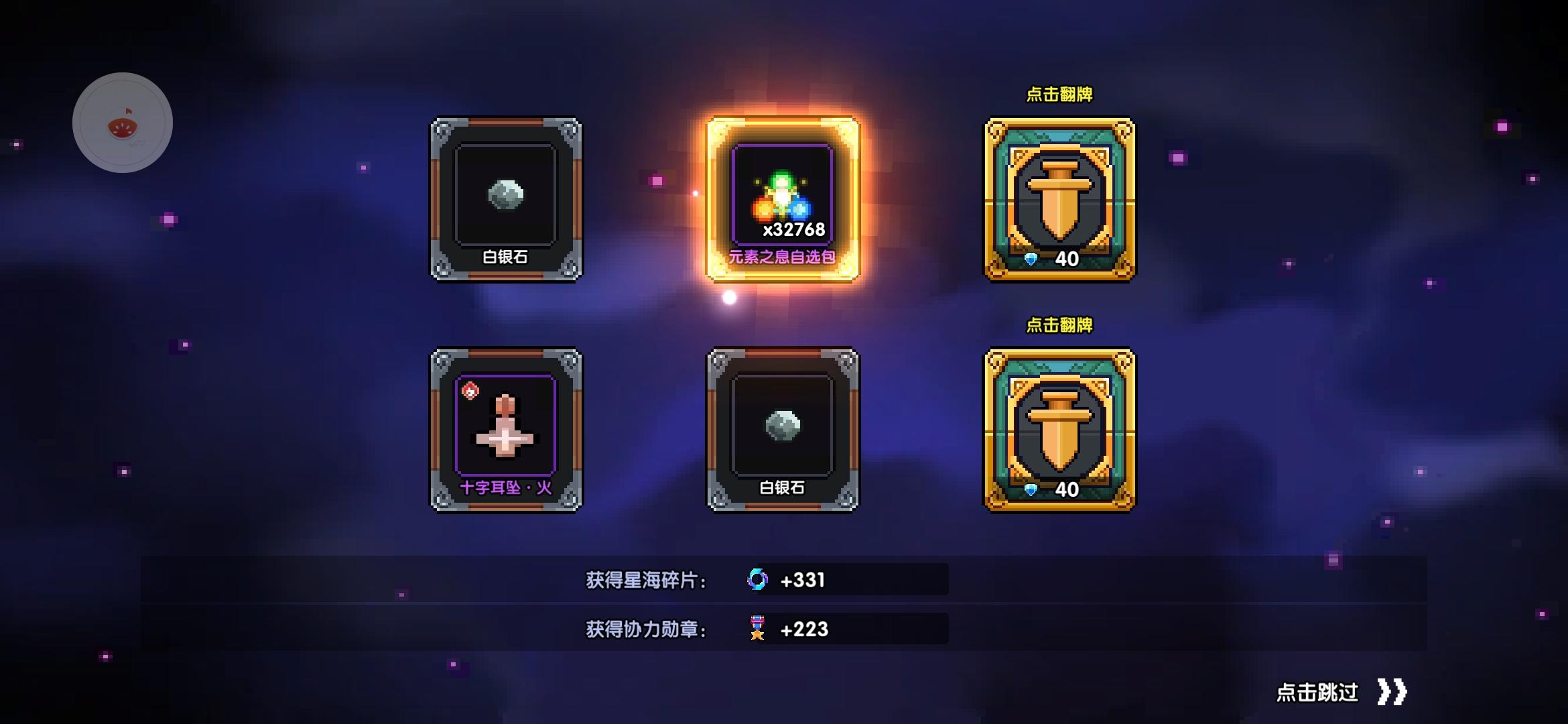Tap the floating assistive ball in the top-left

point(123,121)
